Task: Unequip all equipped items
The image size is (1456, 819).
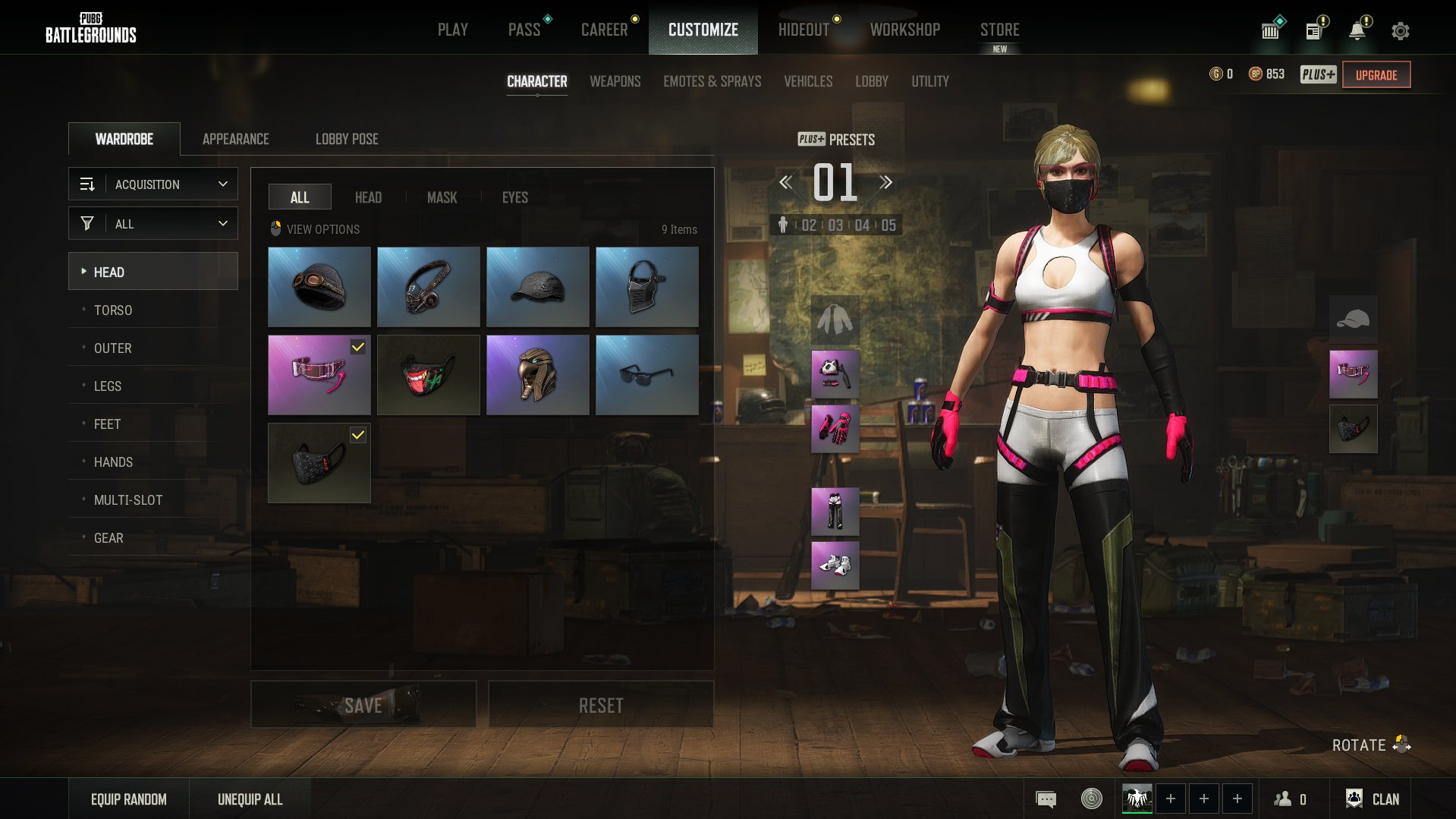Action: click(250, 799)
